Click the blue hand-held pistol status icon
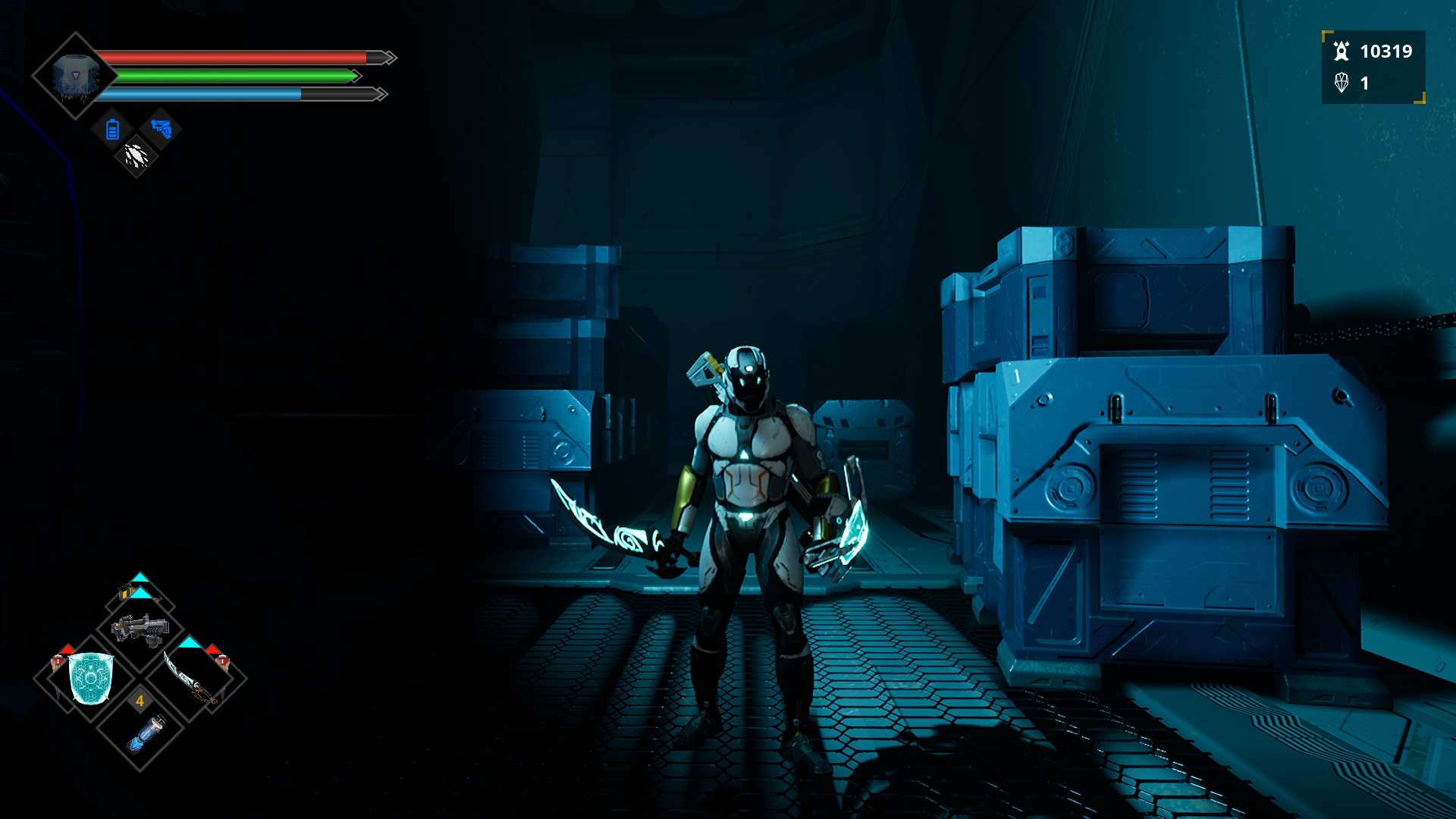Screen dimensions: 1456x819 (x=161, y=129)
